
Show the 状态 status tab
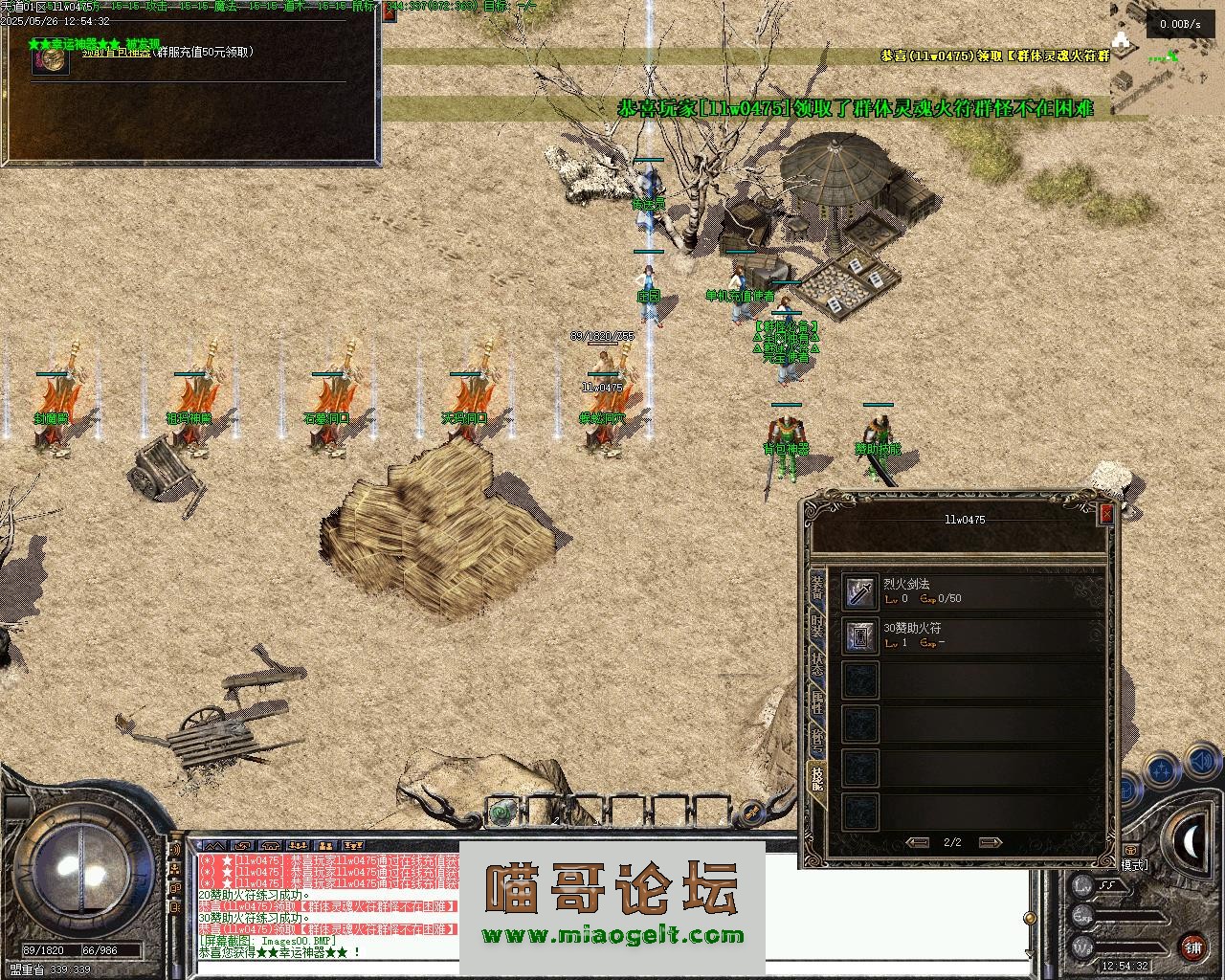coord(817,665)
